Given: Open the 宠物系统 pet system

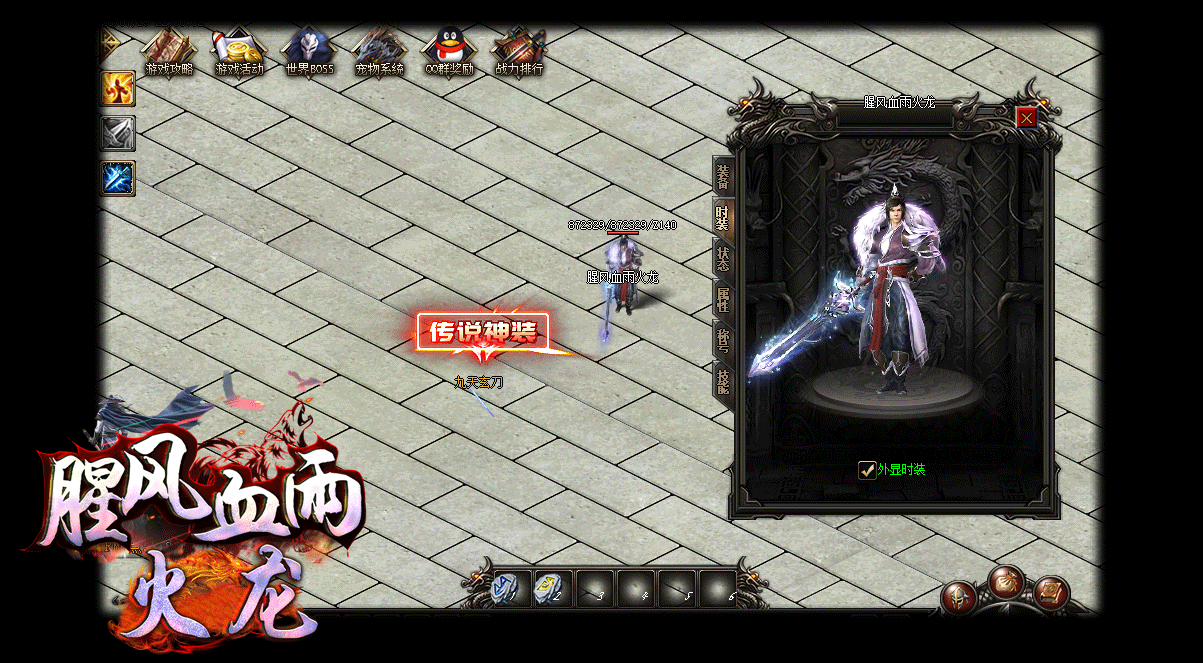Looking at the screenshot, I should coord(379,52).
